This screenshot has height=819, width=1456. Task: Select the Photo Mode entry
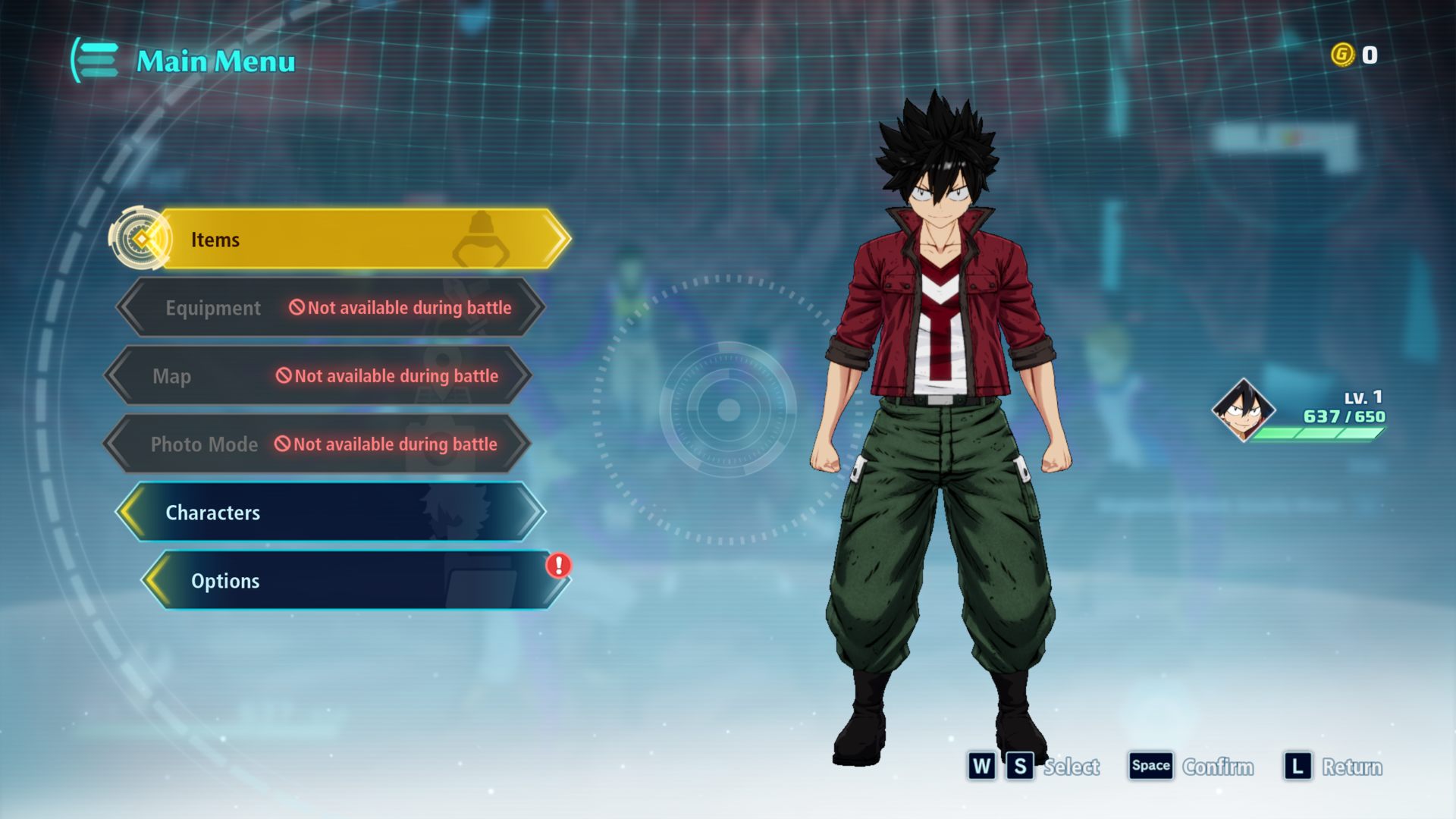click(x=317, y=444)
